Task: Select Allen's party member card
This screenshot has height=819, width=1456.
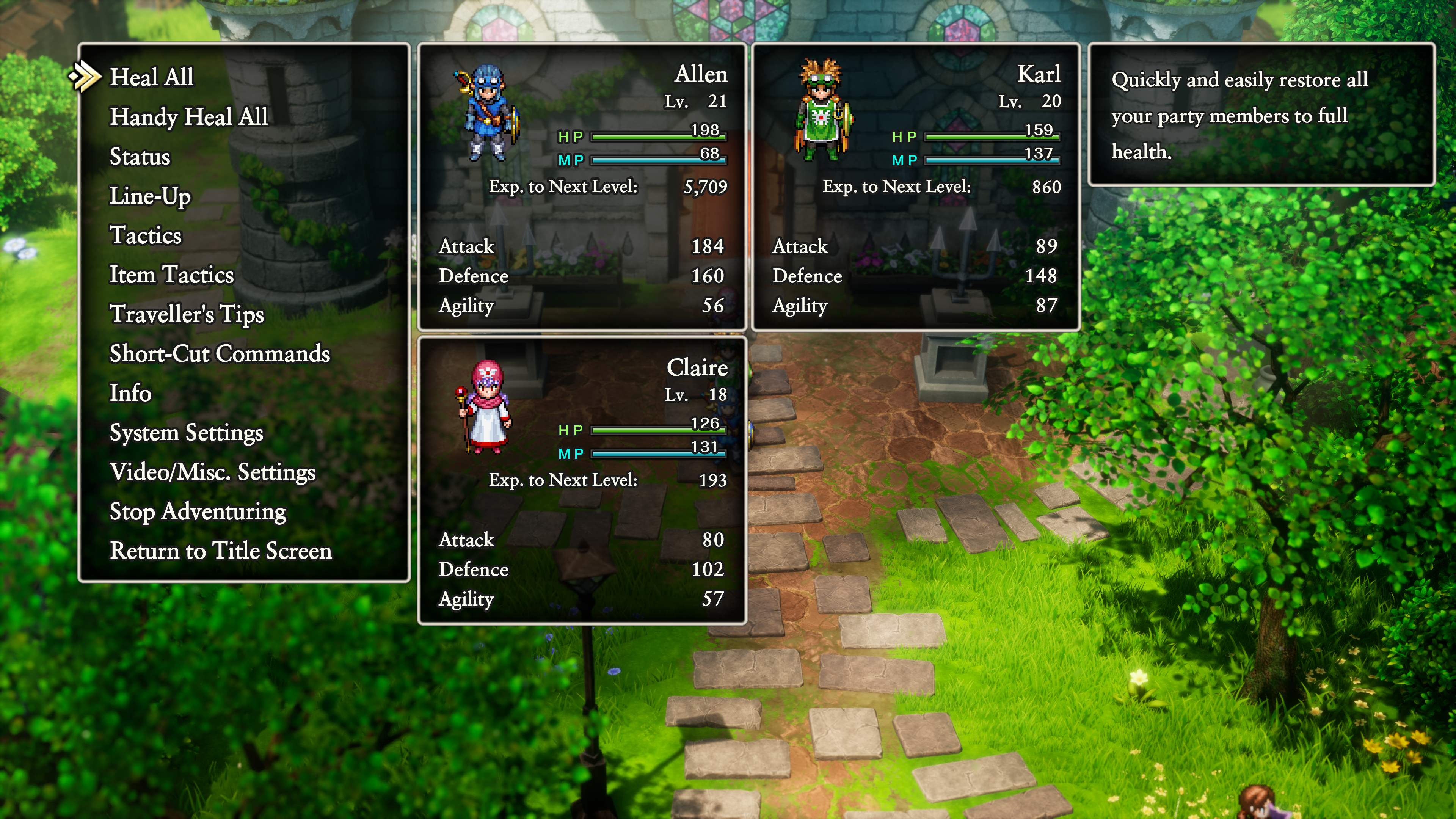Action: coord(582,187)
